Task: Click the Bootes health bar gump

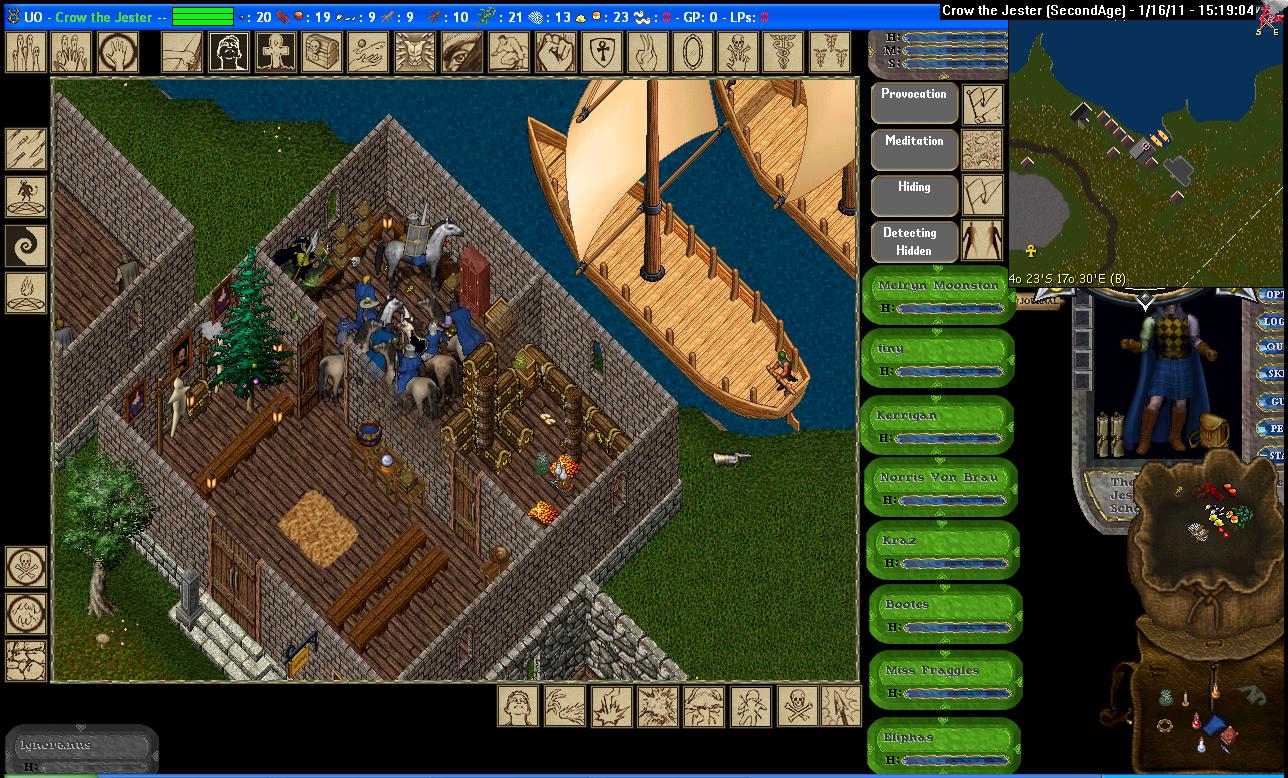Action: click(942, 614)
